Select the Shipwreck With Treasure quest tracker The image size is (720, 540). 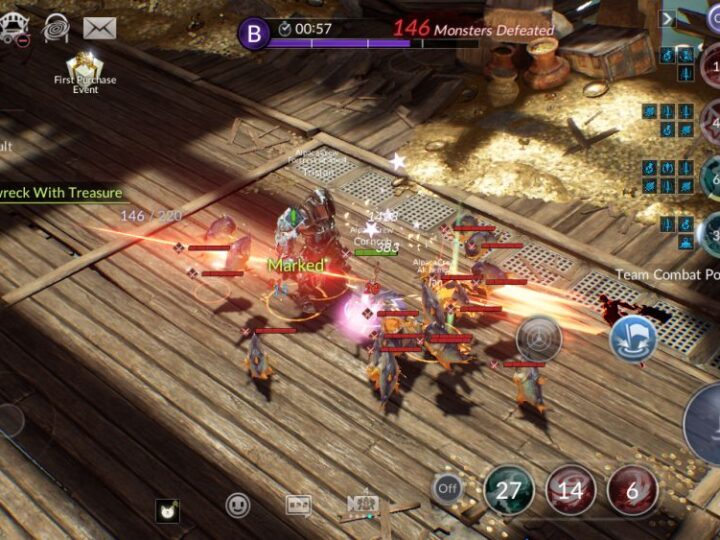point(62,193)
